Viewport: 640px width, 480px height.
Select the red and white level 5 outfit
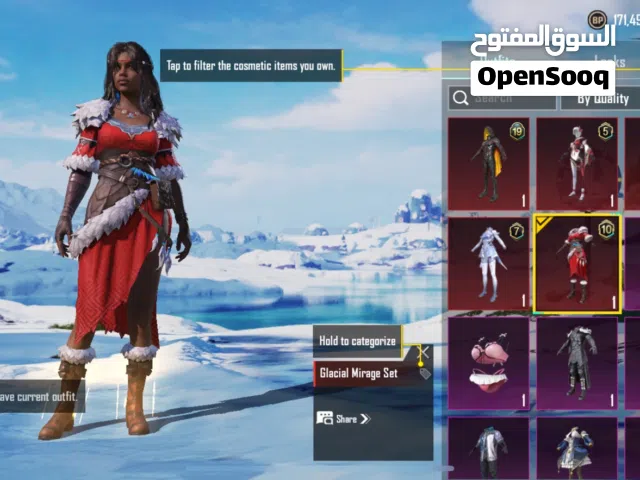point(577,163)
